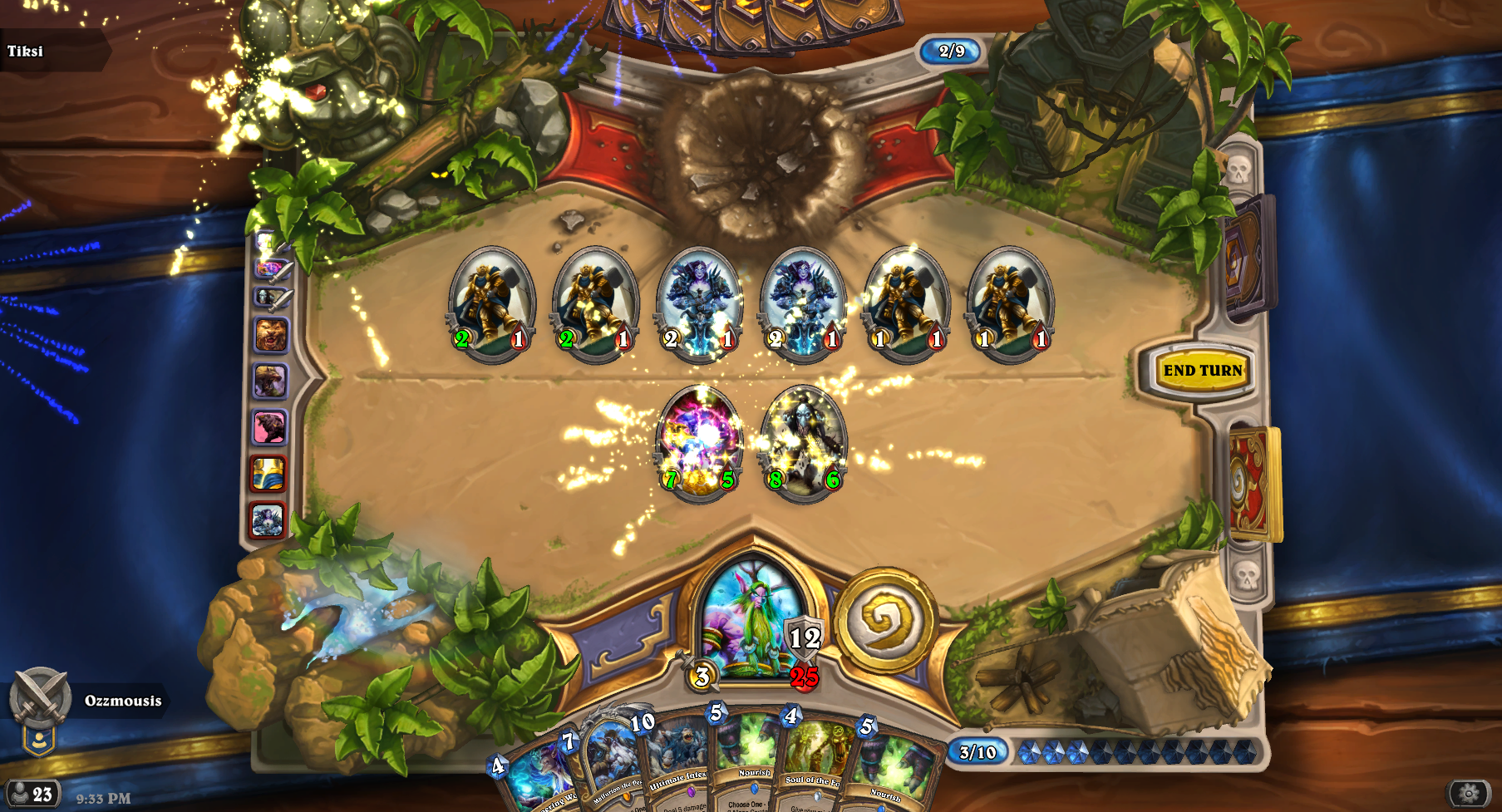
Task: Inspect the lion tile in history
Action: (270, 335)
